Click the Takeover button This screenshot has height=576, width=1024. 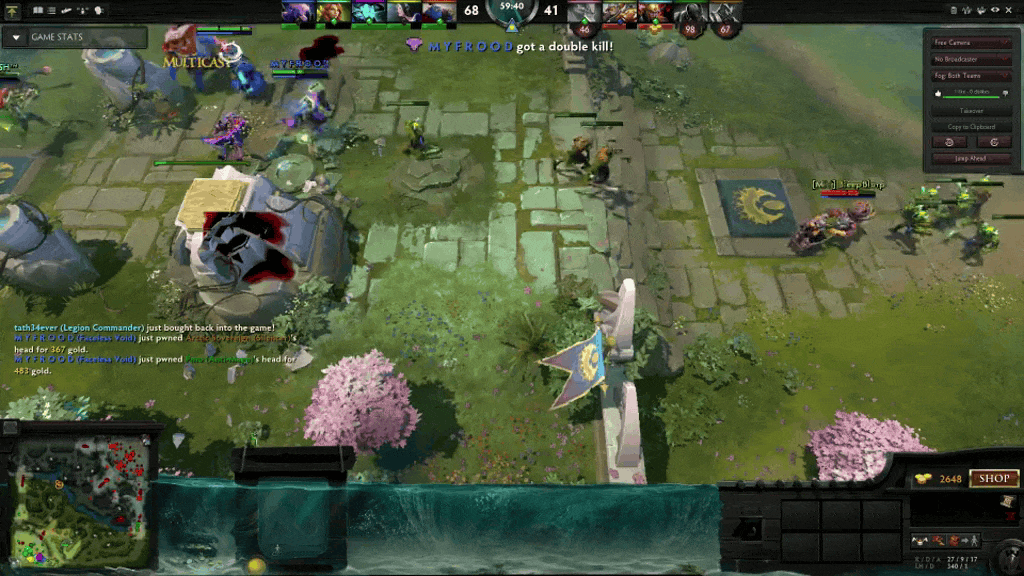pyautogui.click(x=972, y=111)
